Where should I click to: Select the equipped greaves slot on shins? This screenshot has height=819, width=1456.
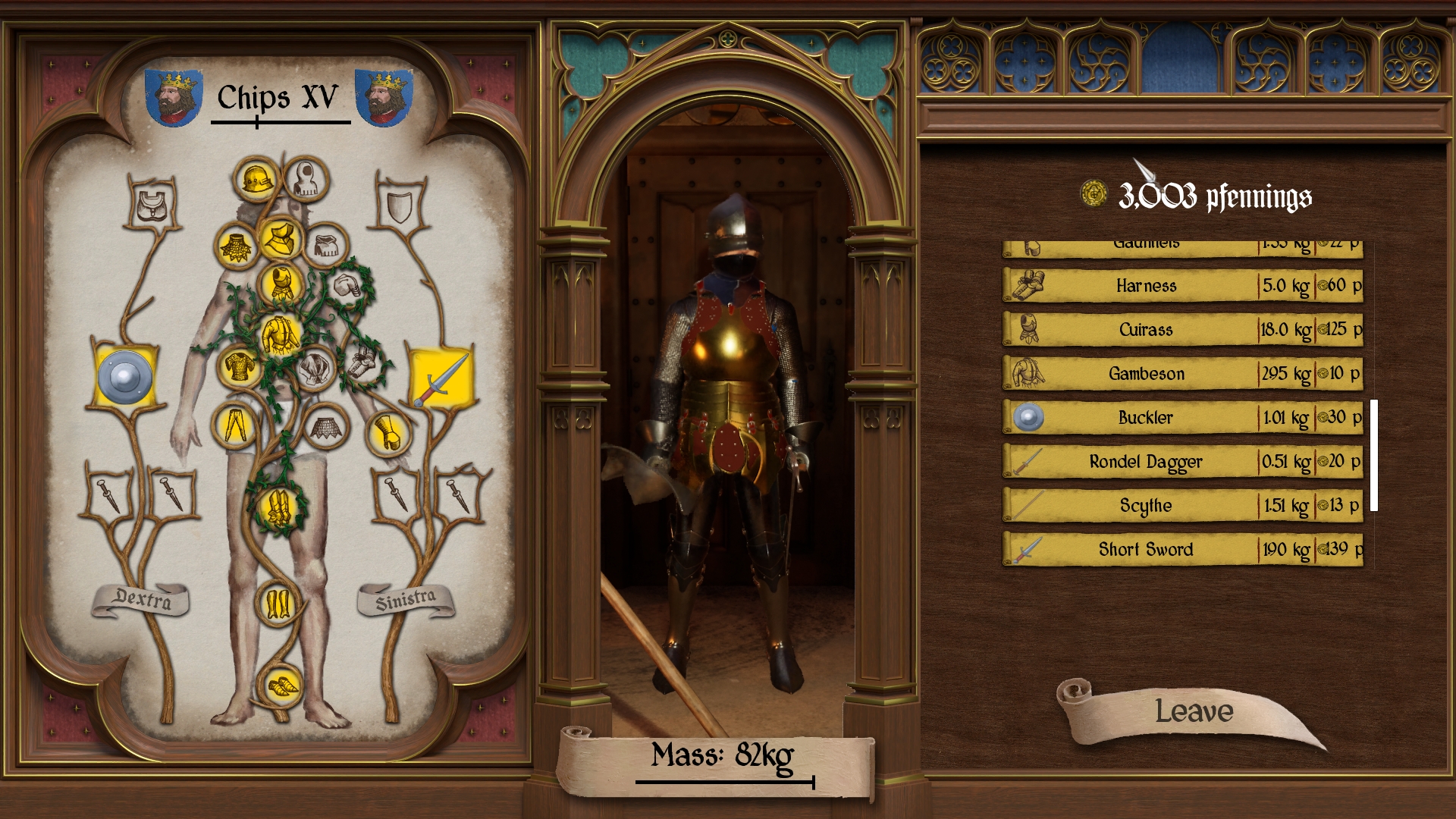(x=278, y=604)
